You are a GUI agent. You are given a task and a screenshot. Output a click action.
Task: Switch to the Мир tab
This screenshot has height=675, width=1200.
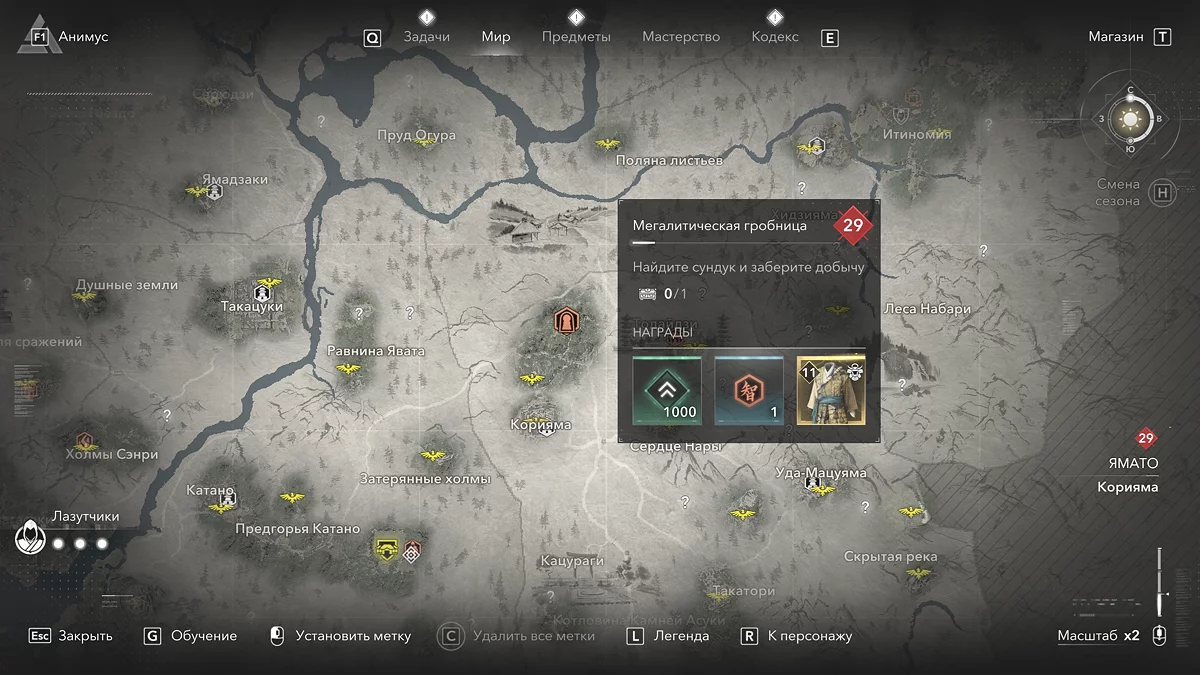tap(496, 37)
